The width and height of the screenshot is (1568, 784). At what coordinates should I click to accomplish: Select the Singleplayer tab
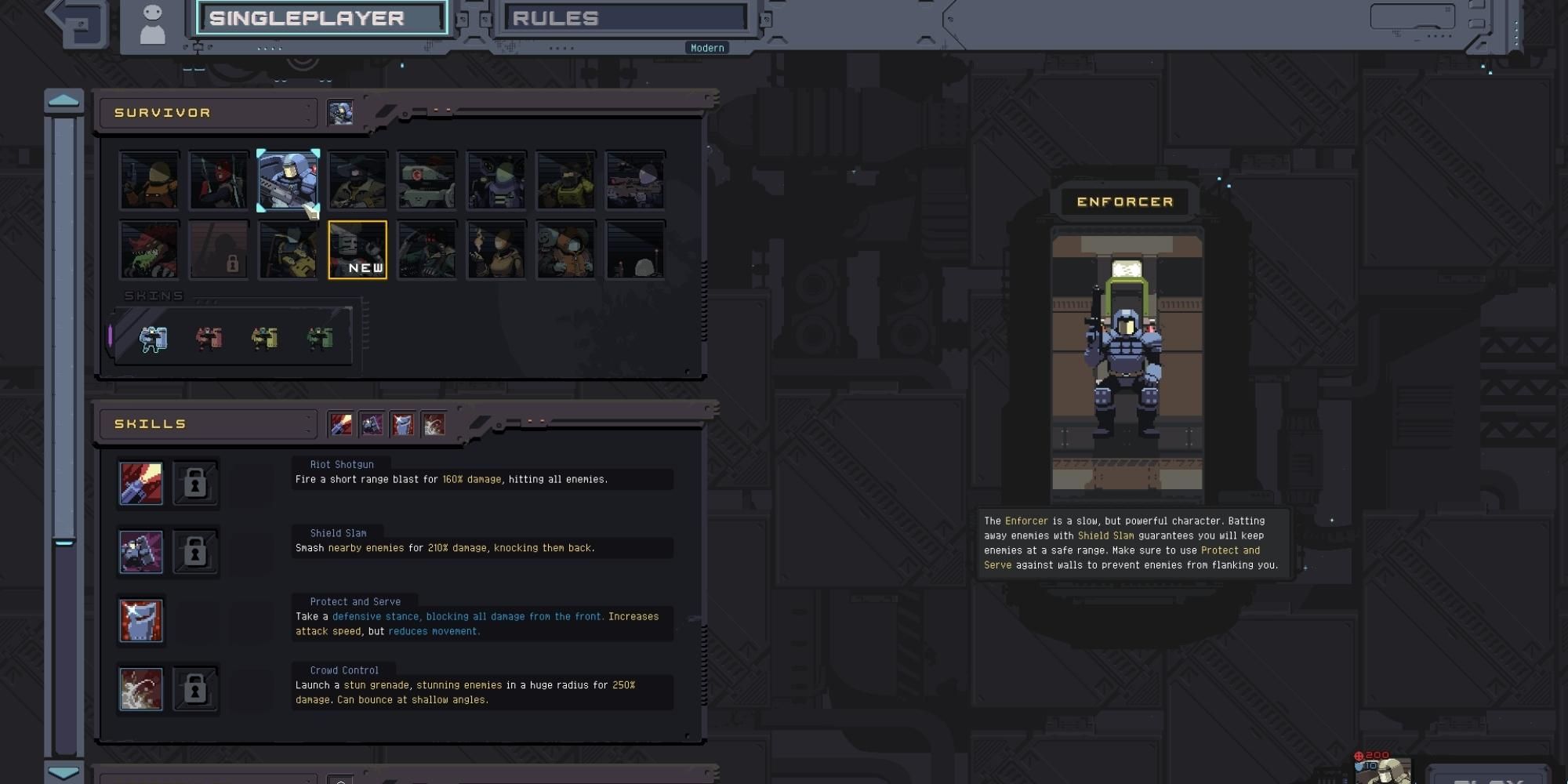click(x=322, y=18)
